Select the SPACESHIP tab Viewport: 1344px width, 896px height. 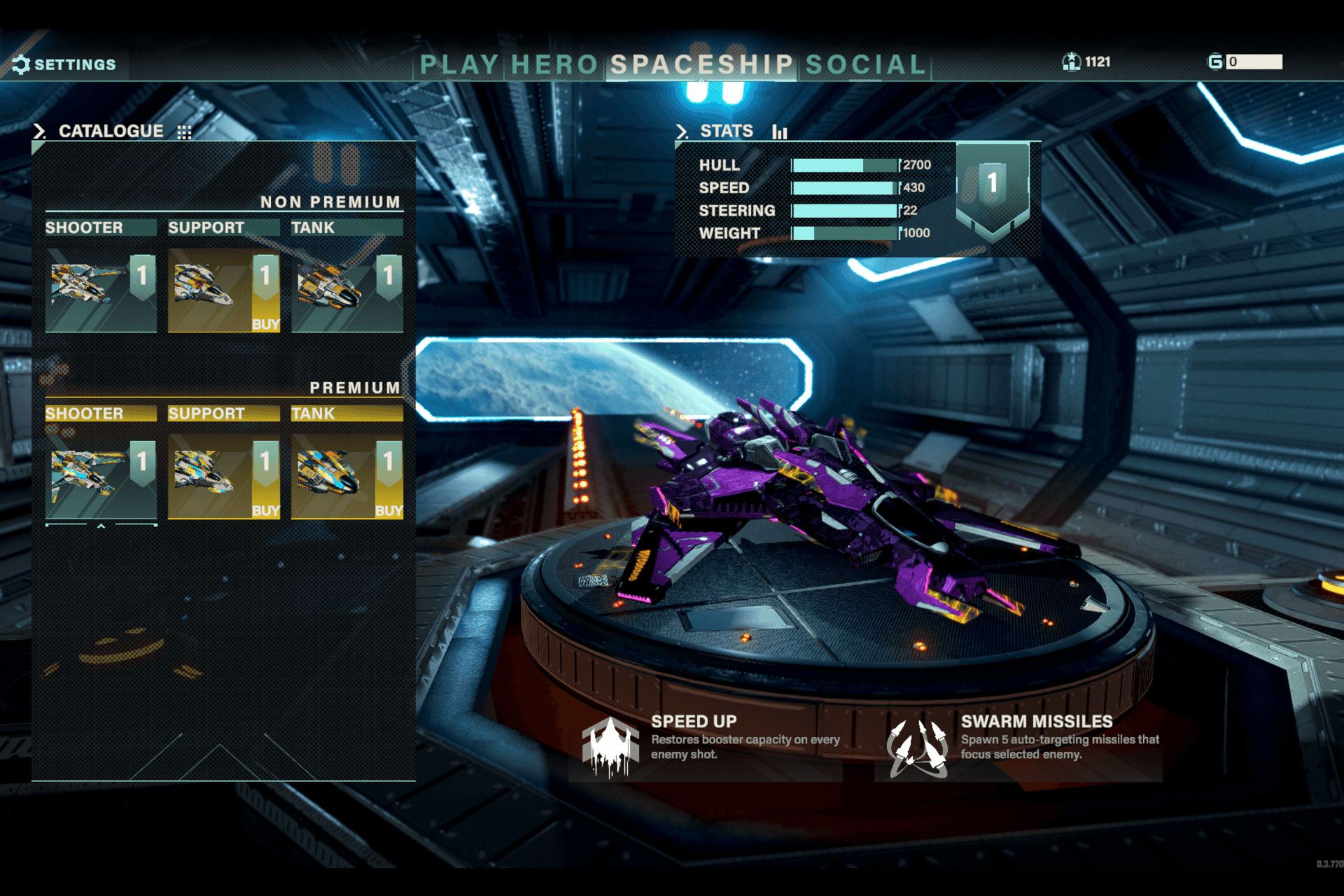tap(701, 65)
